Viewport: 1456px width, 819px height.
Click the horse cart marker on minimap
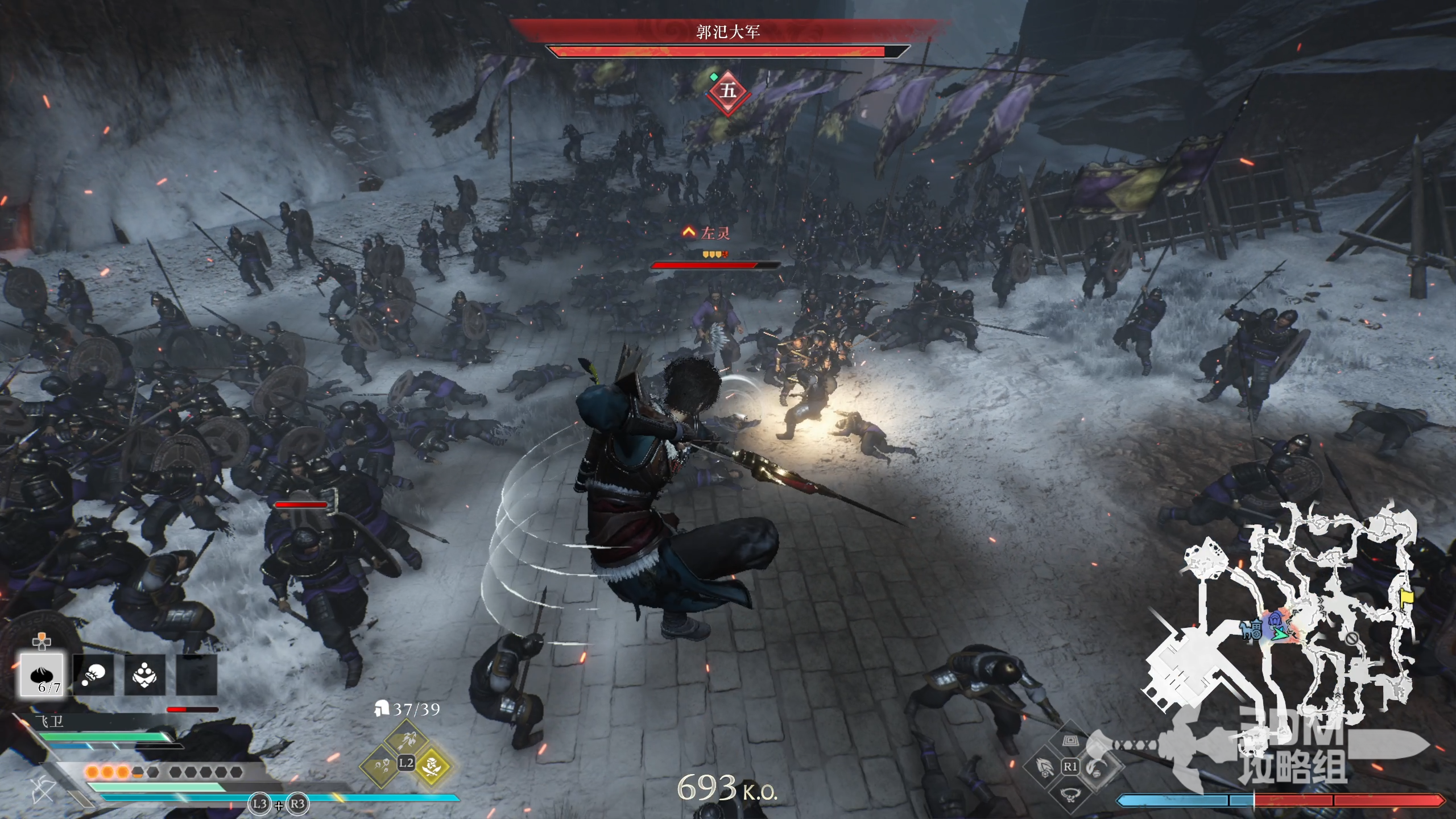(x=1252, y=630)
